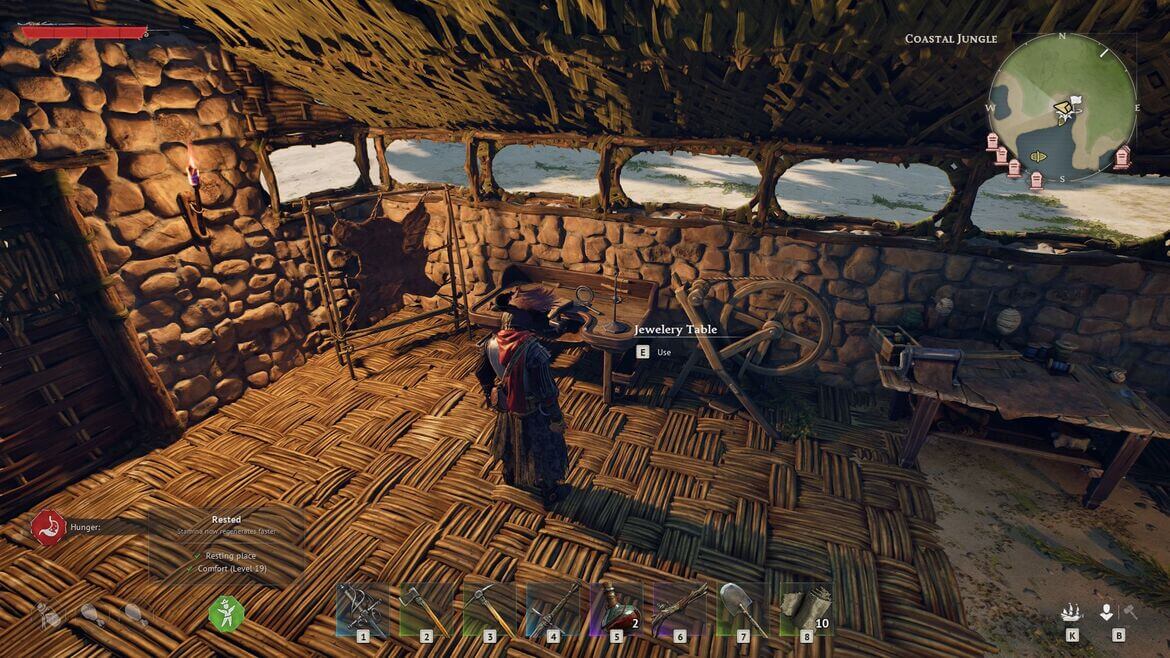Click the green Rested status icon
The height and width of the screenshot is (658, 1170).
pos(226,612)
